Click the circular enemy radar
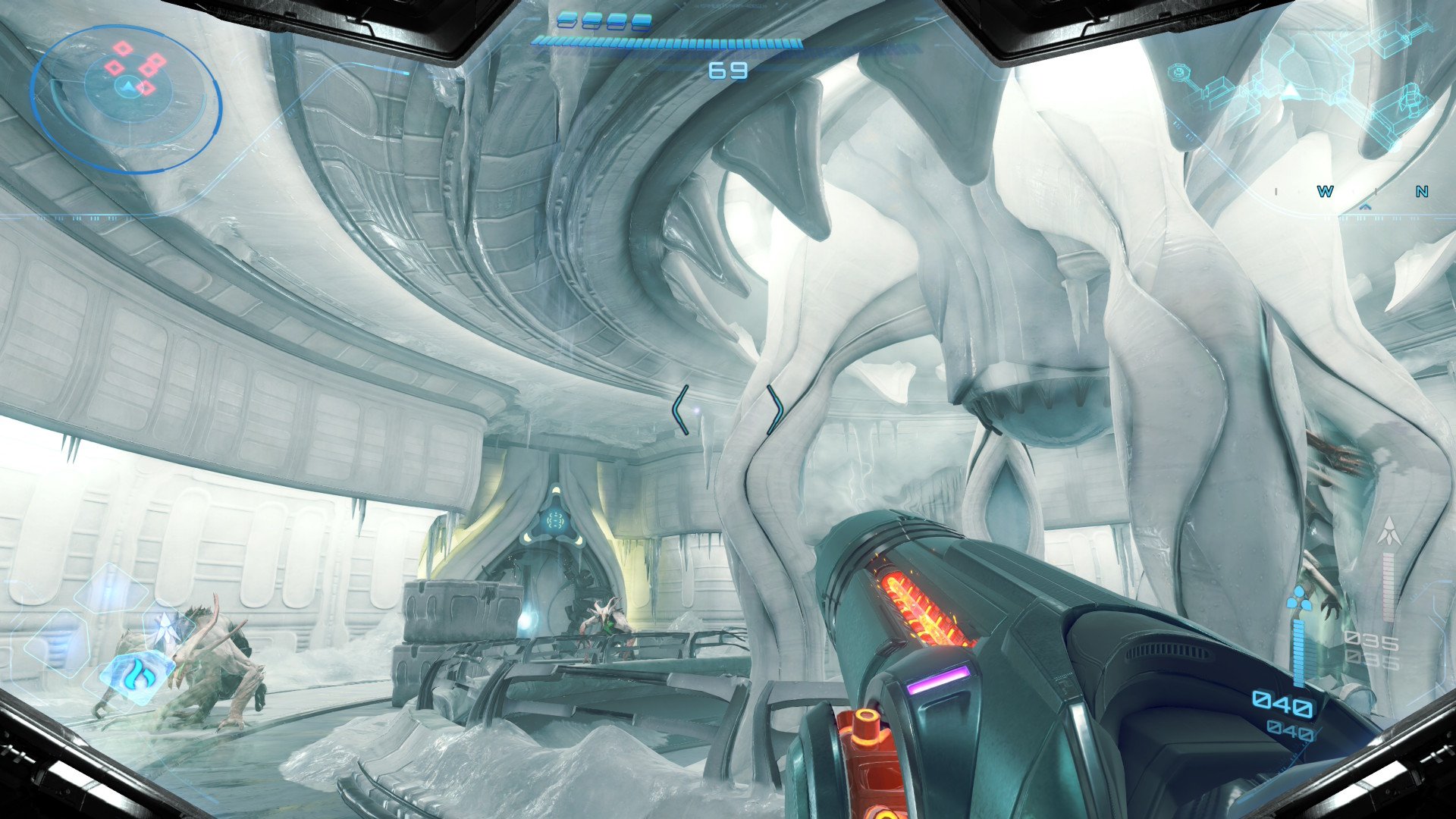1456x819 pixels. click(x=126, y=97)
